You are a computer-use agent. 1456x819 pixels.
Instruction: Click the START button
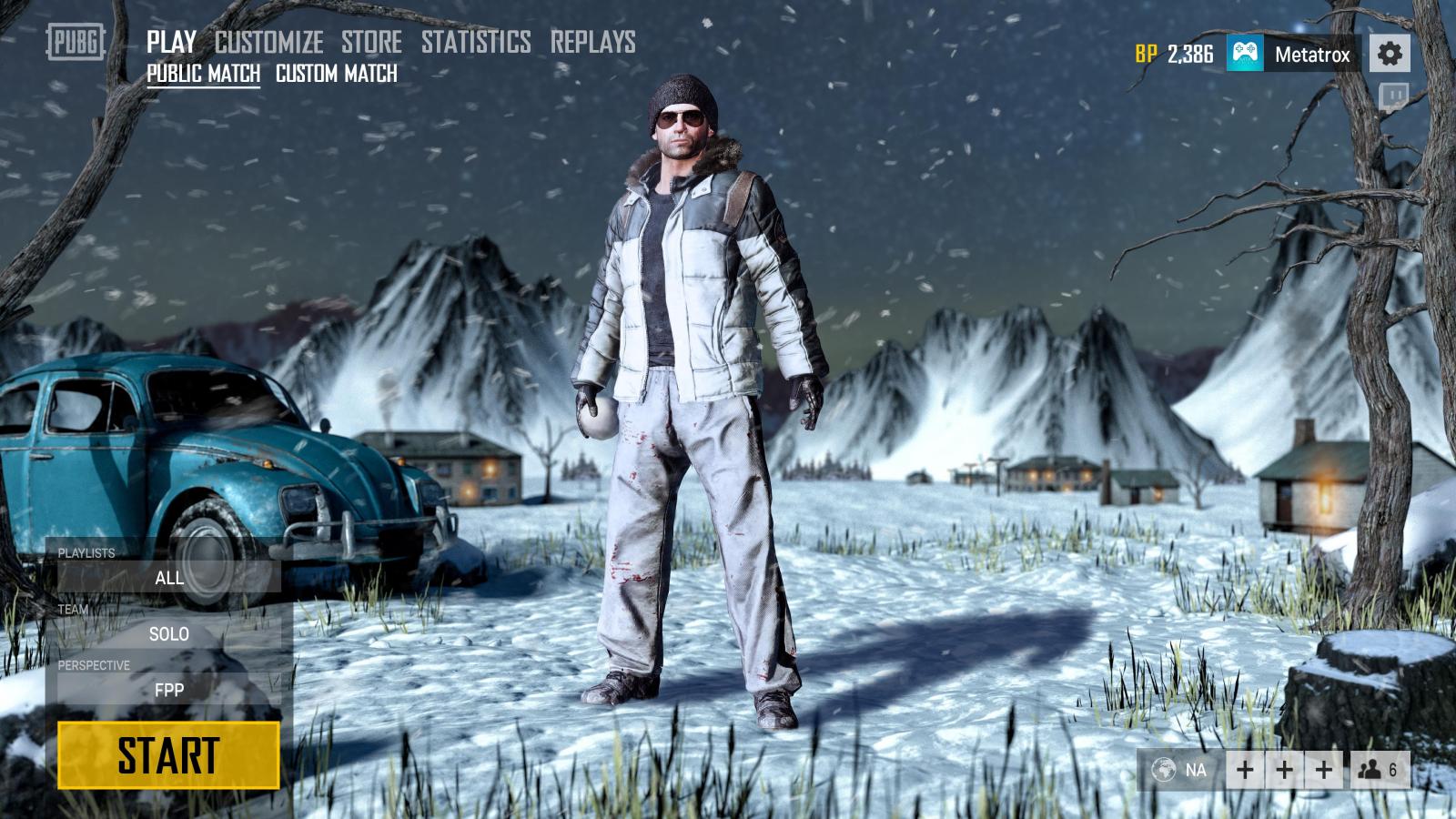point(168,755)
